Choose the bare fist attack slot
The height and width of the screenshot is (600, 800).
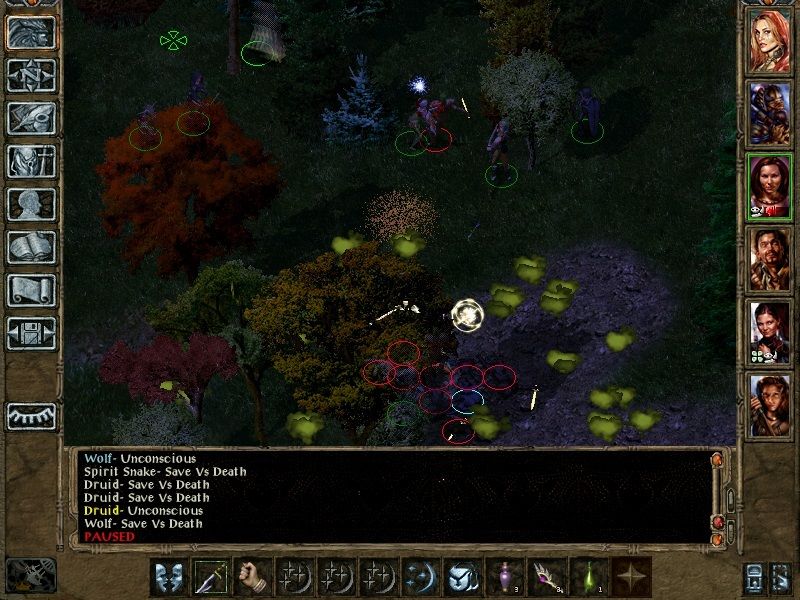[x=254, y=577]
